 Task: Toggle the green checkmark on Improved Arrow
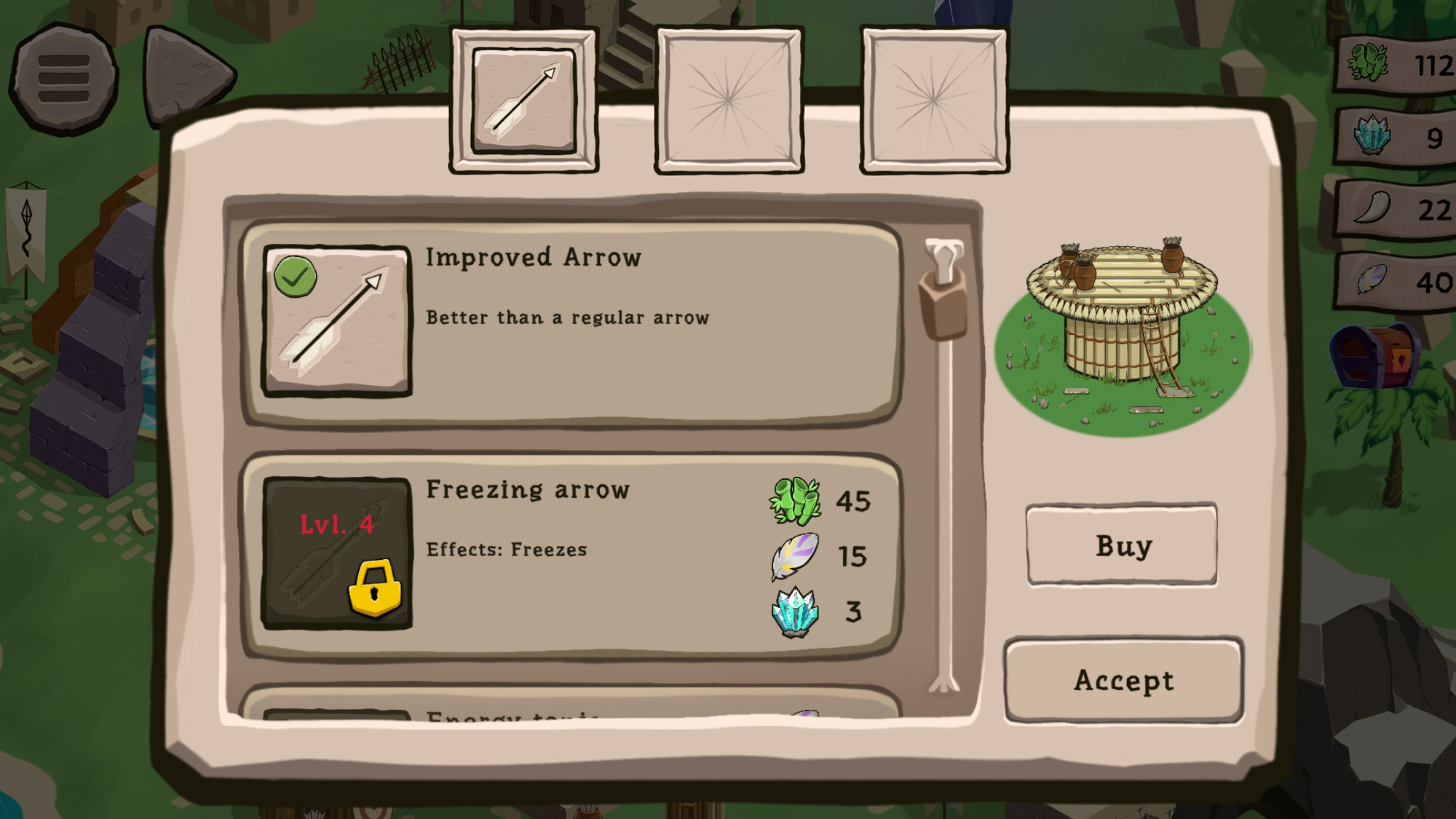click(x=297, y=277)
